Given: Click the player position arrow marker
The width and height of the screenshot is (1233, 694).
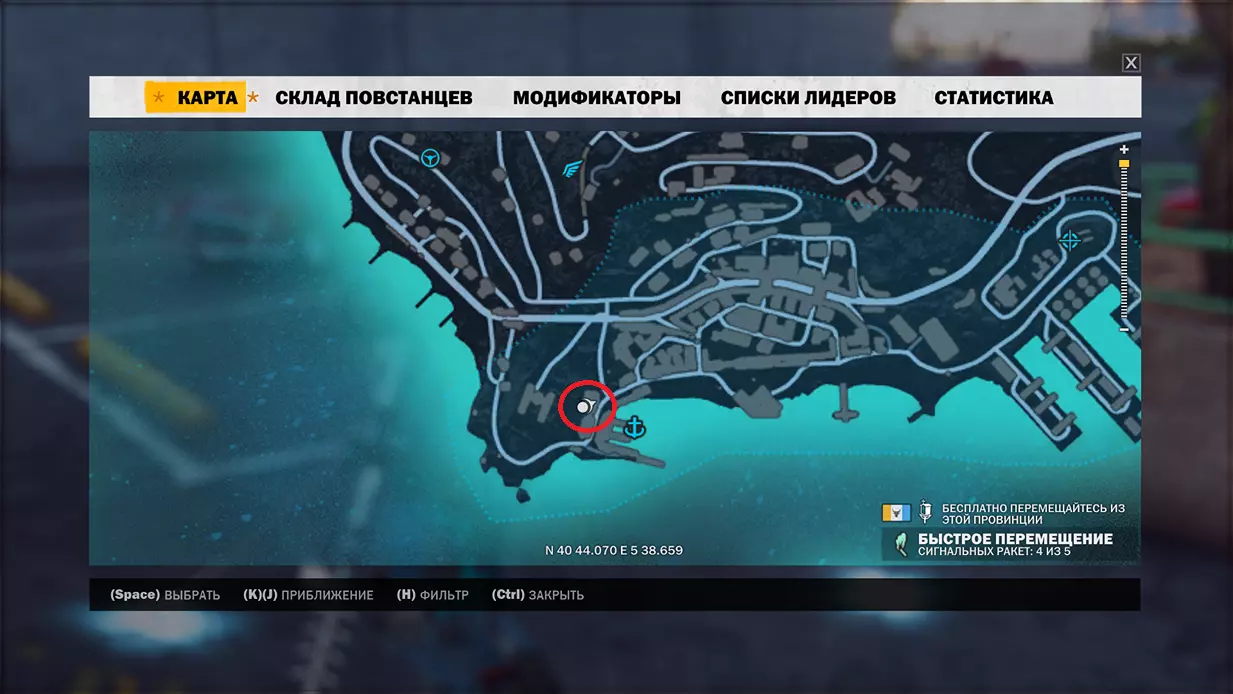Looking at the screenshot, I should click(586, 407).
